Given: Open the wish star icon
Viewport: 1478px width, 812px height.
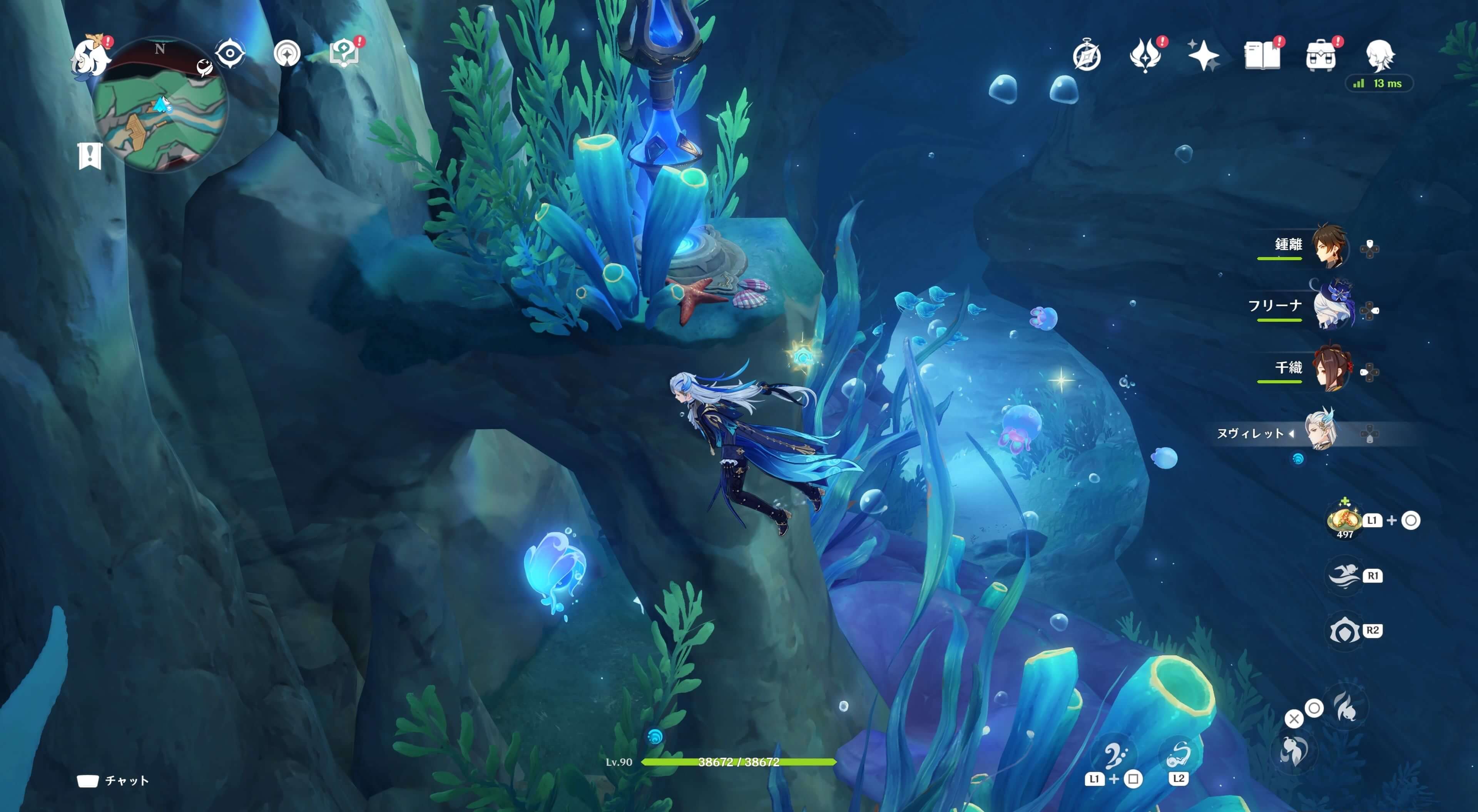Looking at the screenshot, I should [1203, 56].
